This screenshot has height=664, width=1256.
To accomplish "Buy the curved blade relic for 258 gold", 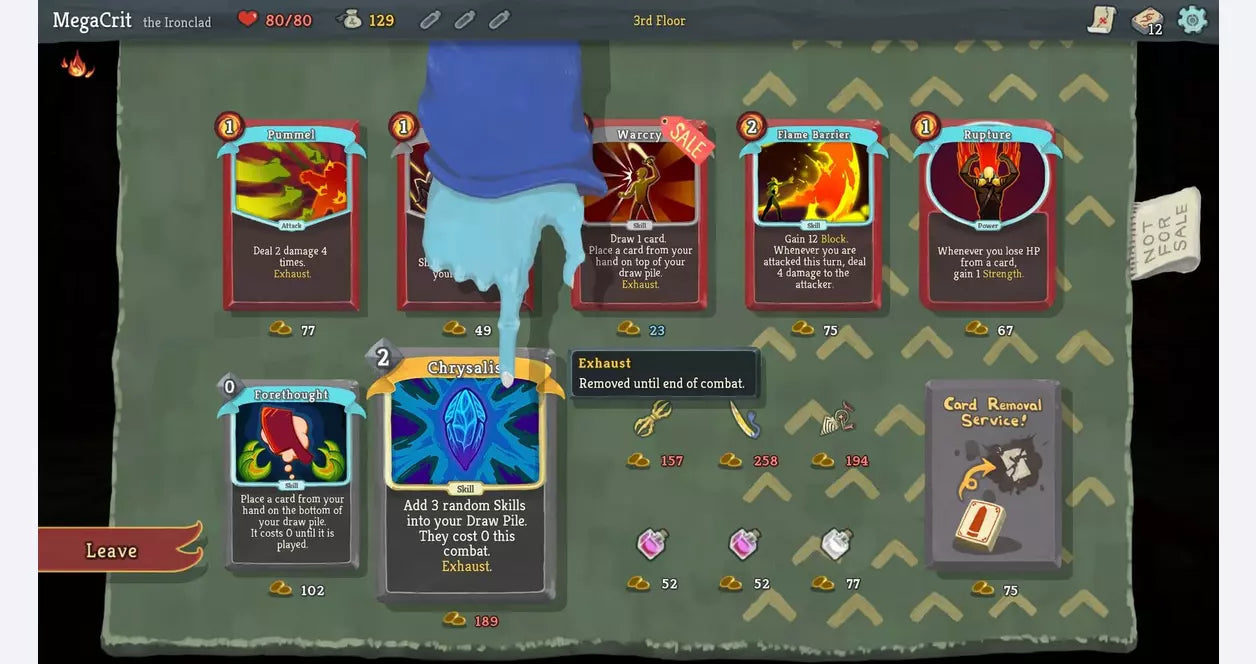I will point(744,420).
